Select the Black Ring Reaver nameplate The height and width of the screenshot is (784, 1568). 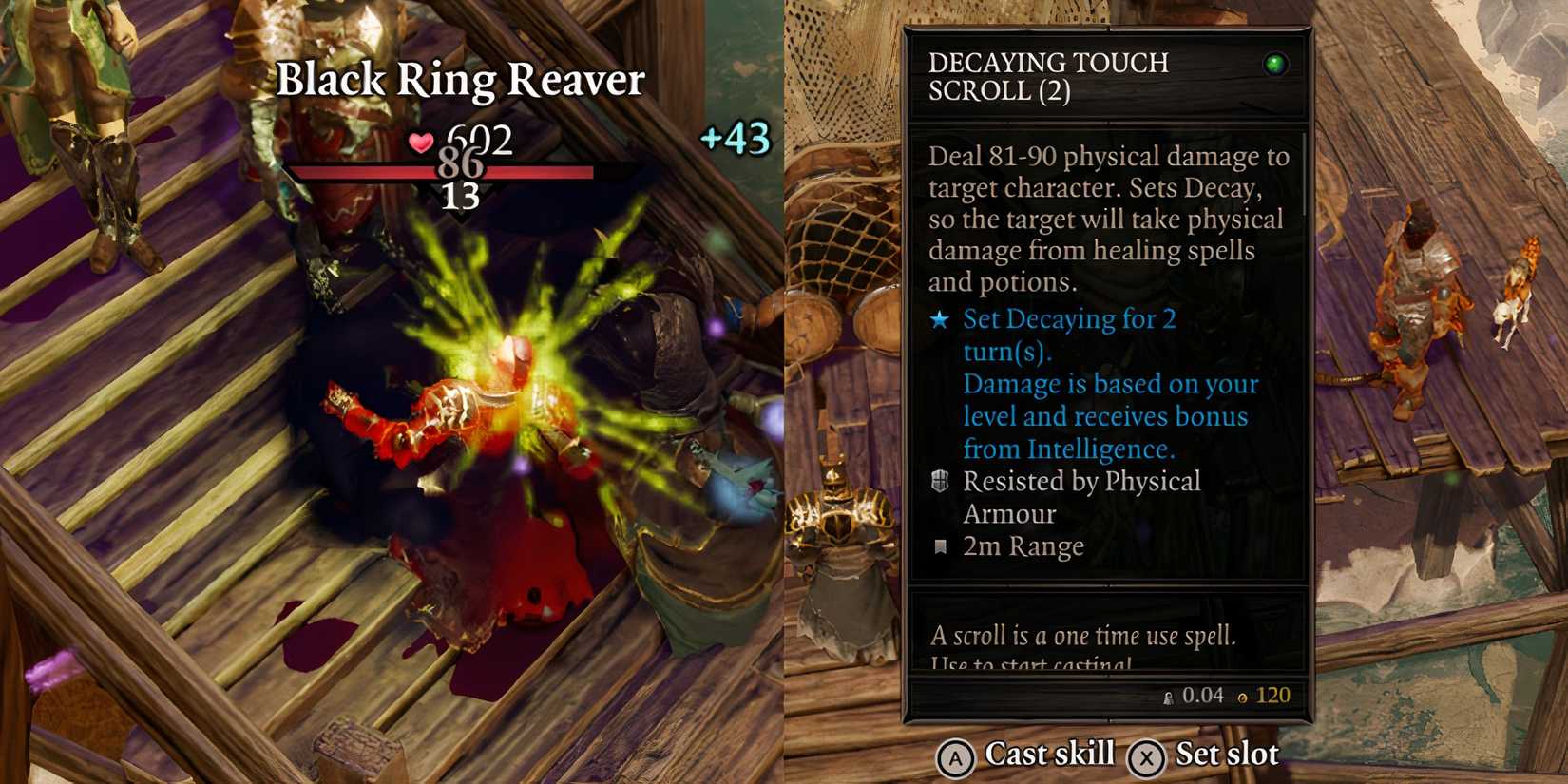(x=459, y=81)
